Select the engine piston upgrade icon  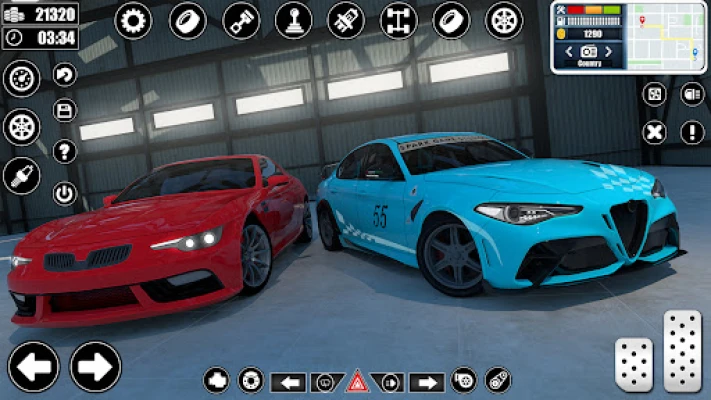[240, 20]
